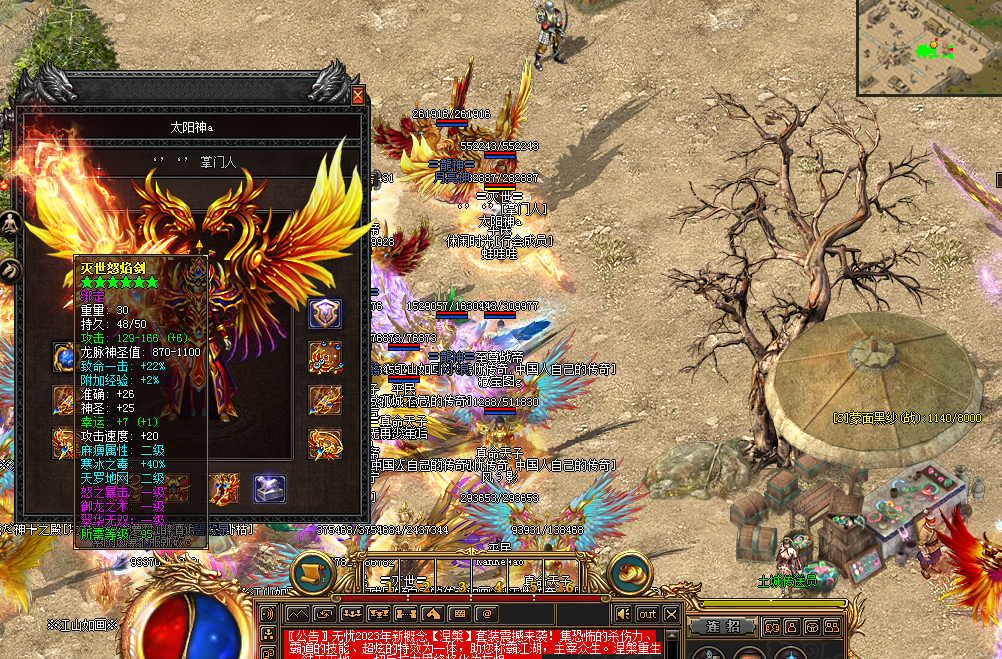The image size is (1002, 659).
Task: Open the minimap in the corner
Action: [x=928, y=47]
